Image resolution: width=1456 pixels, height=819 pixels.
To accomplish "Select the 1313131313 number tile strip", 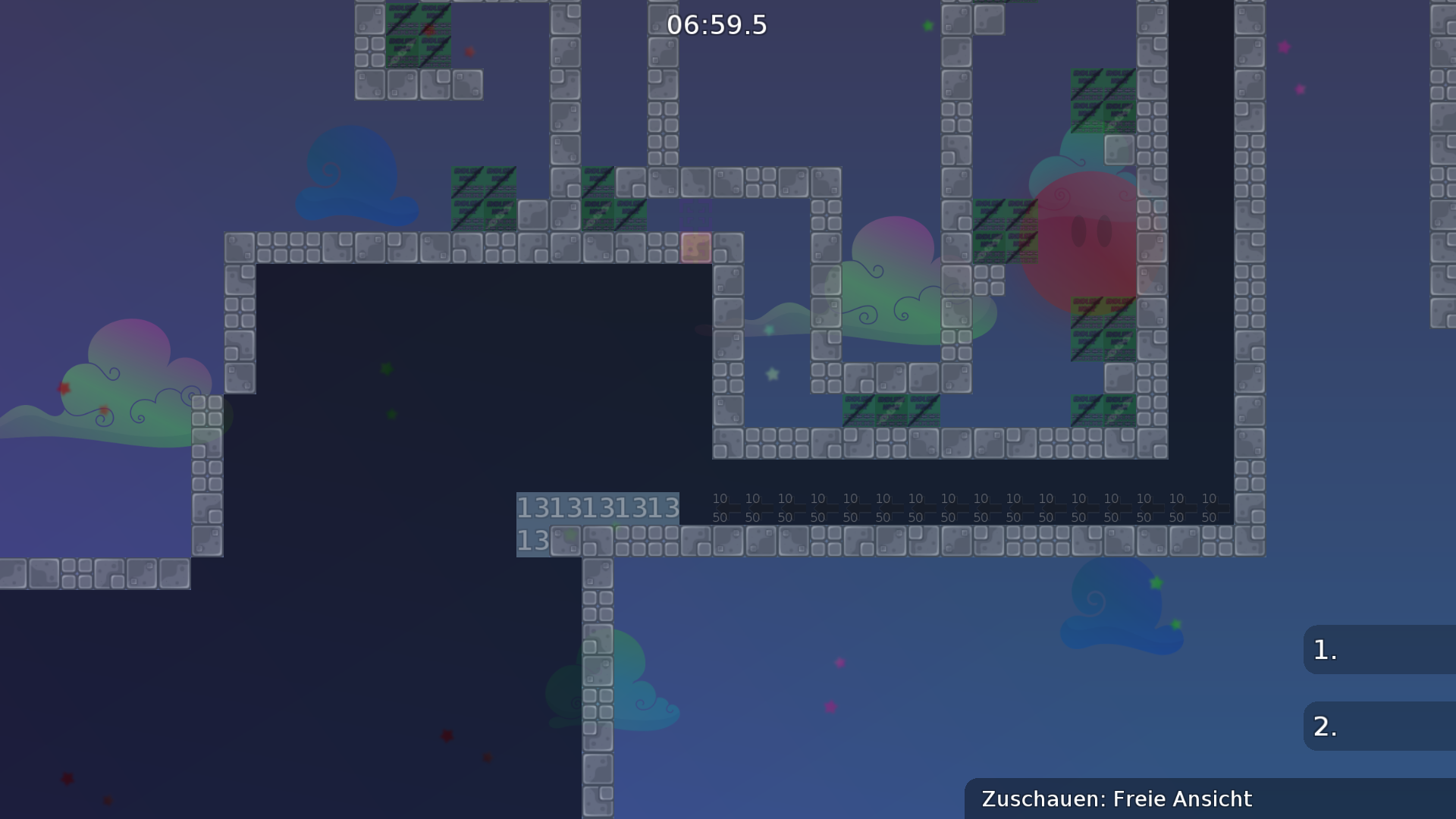I will point(598,508).
